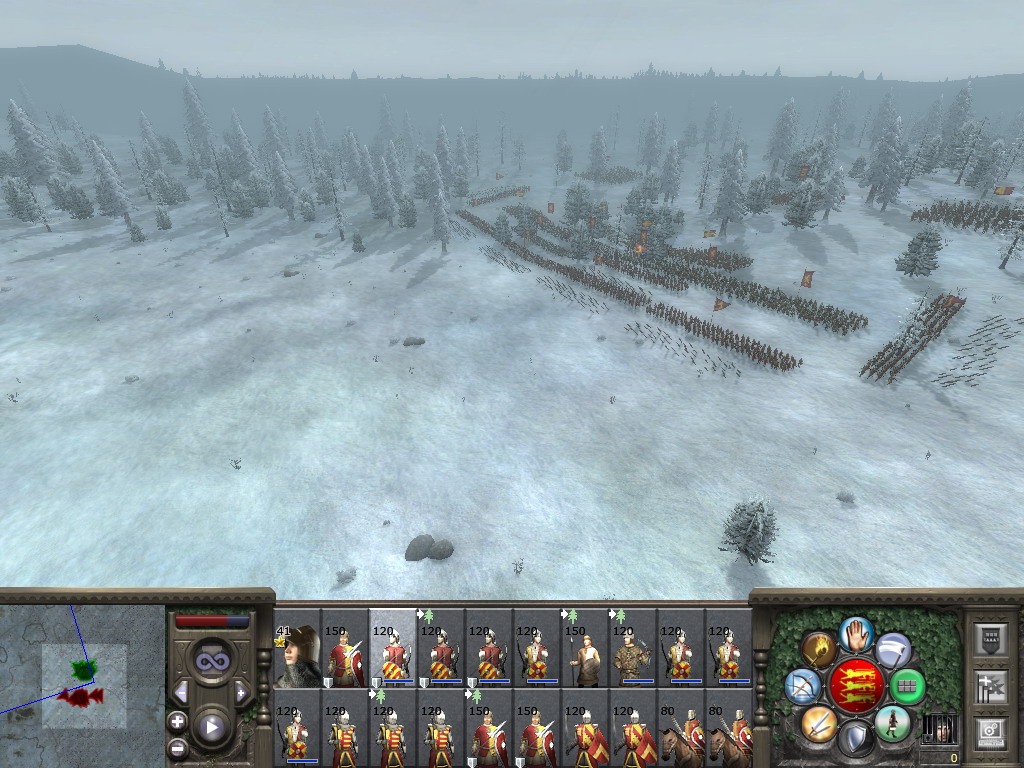Open the prisoners caged face icon
This screenshot has width=1024, height=768.
[938, 728]
